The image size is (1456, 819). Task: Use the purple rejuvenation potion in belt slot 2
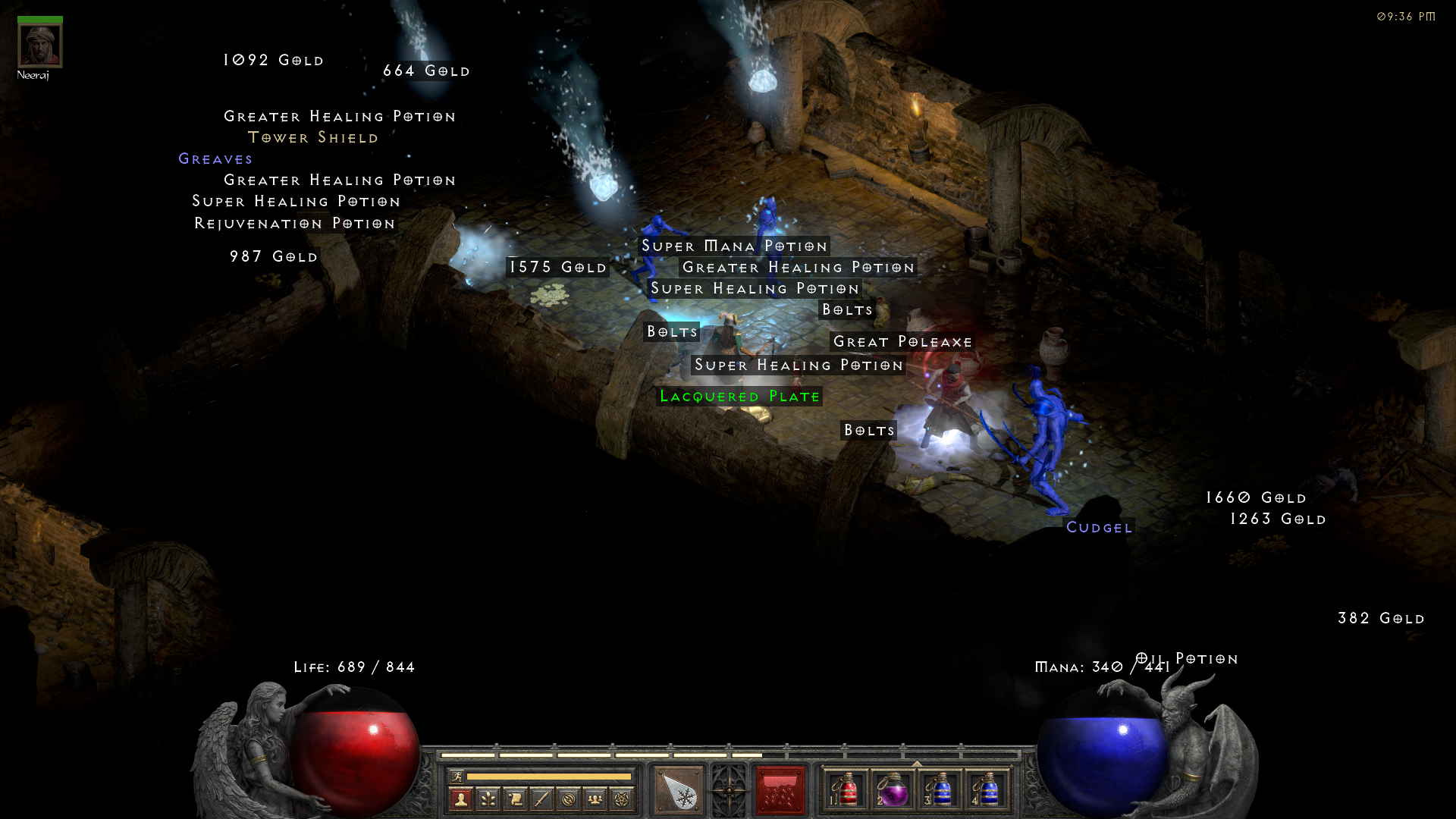click(x=893, y=790)
